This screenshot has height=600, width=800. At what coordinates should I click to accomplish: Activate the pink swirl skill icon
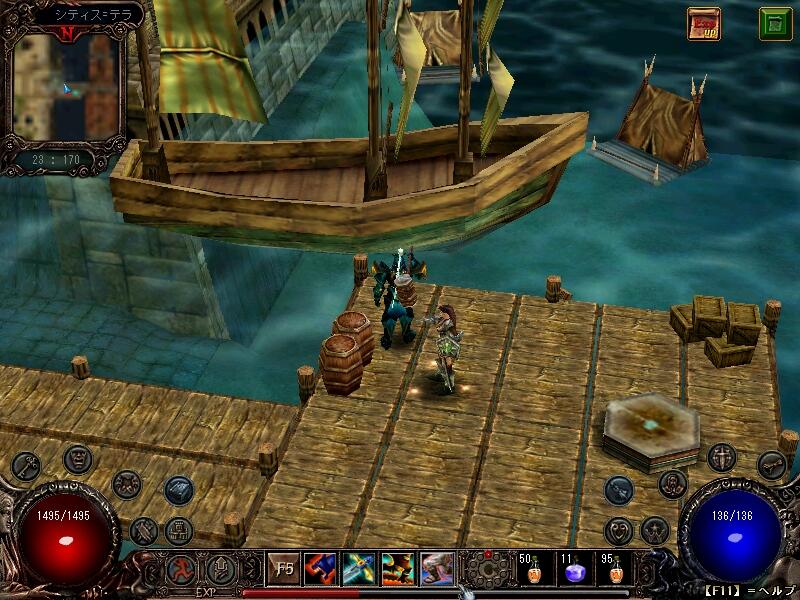tap(436, 569)
